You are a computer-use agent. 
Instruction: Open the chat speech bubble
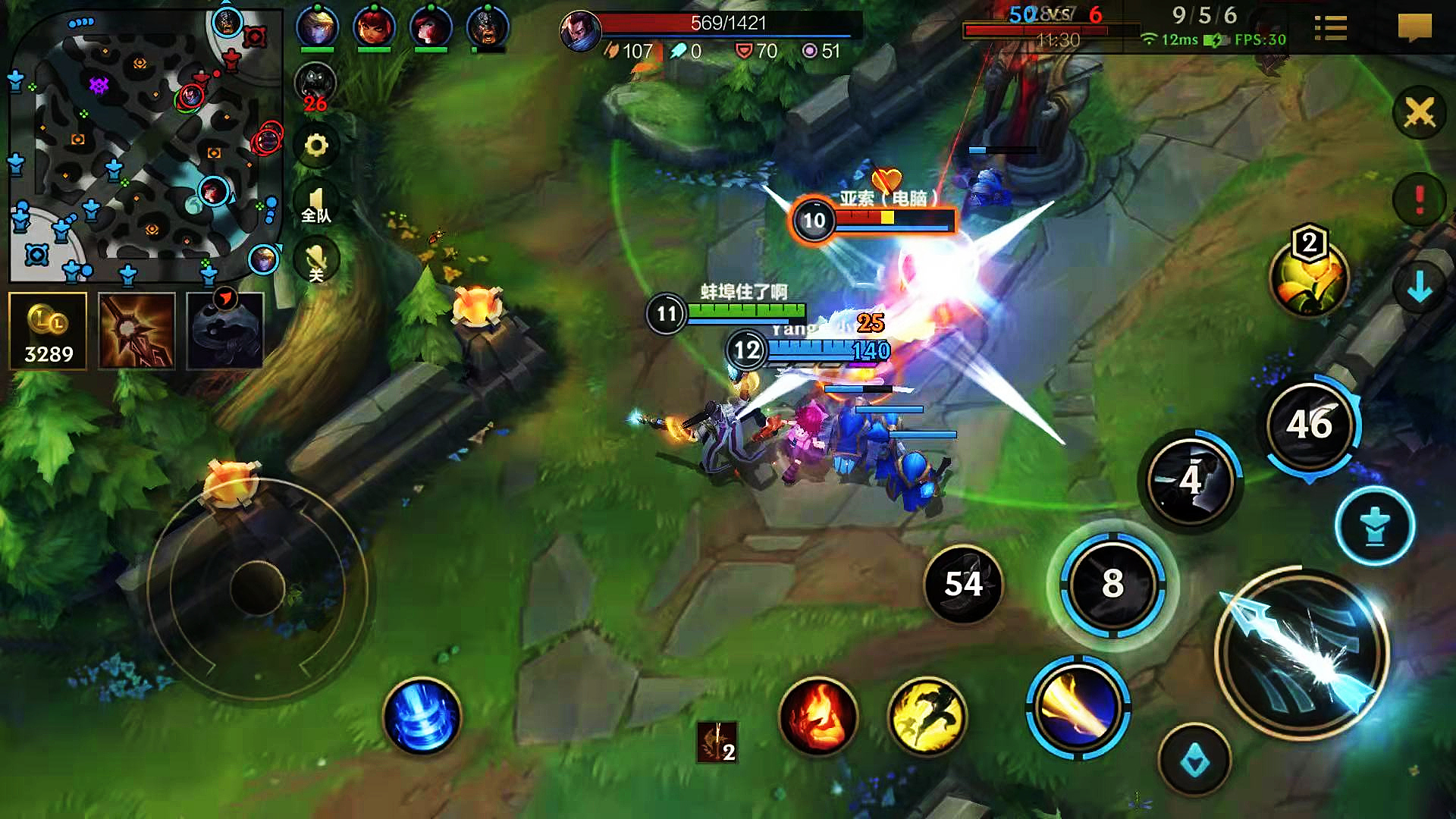pyautogui.click(x=1414, y=29)
